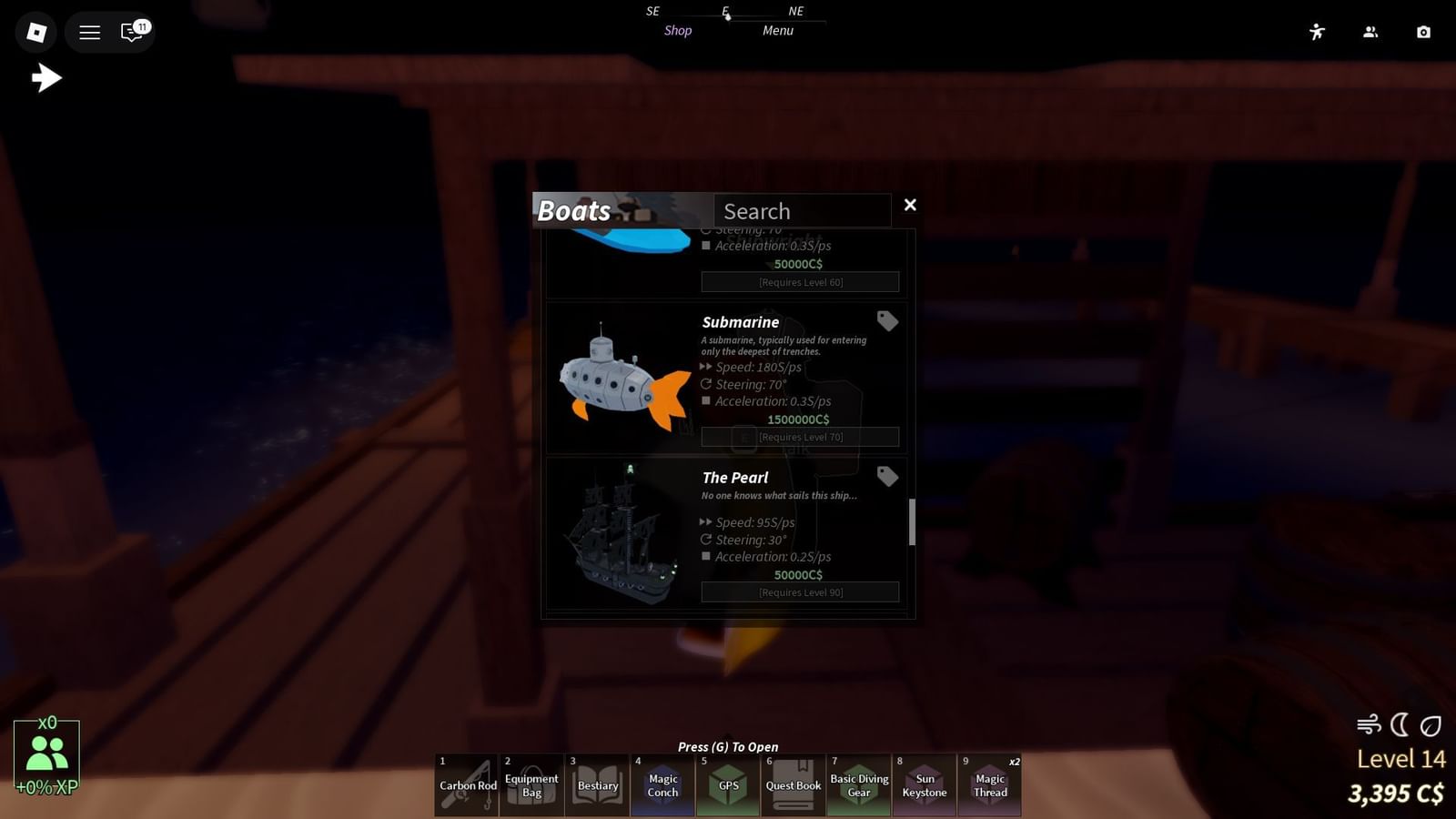Click the Requires Level 90 label under The Pearl
1456x819 pixels.
(x=798, y=591)
